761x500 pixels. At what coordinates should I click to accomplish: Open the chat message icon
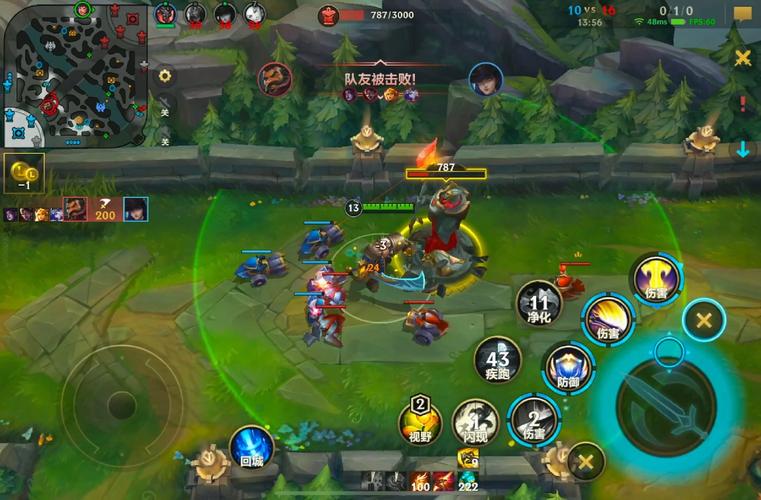tap(741, 15)
